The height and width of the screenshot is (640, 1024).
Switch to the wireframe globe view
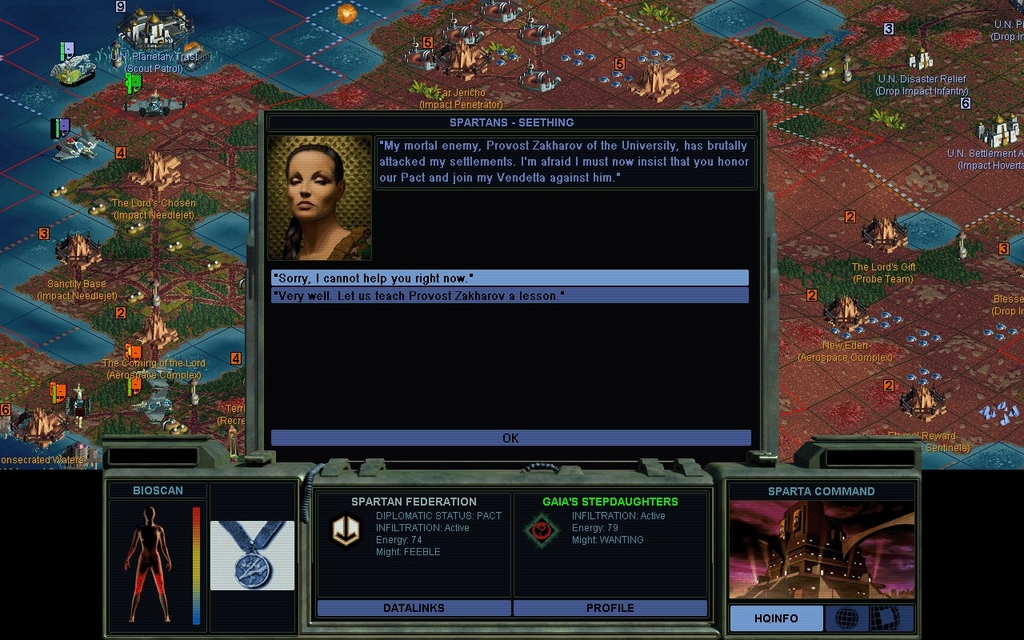coord(846,618)
